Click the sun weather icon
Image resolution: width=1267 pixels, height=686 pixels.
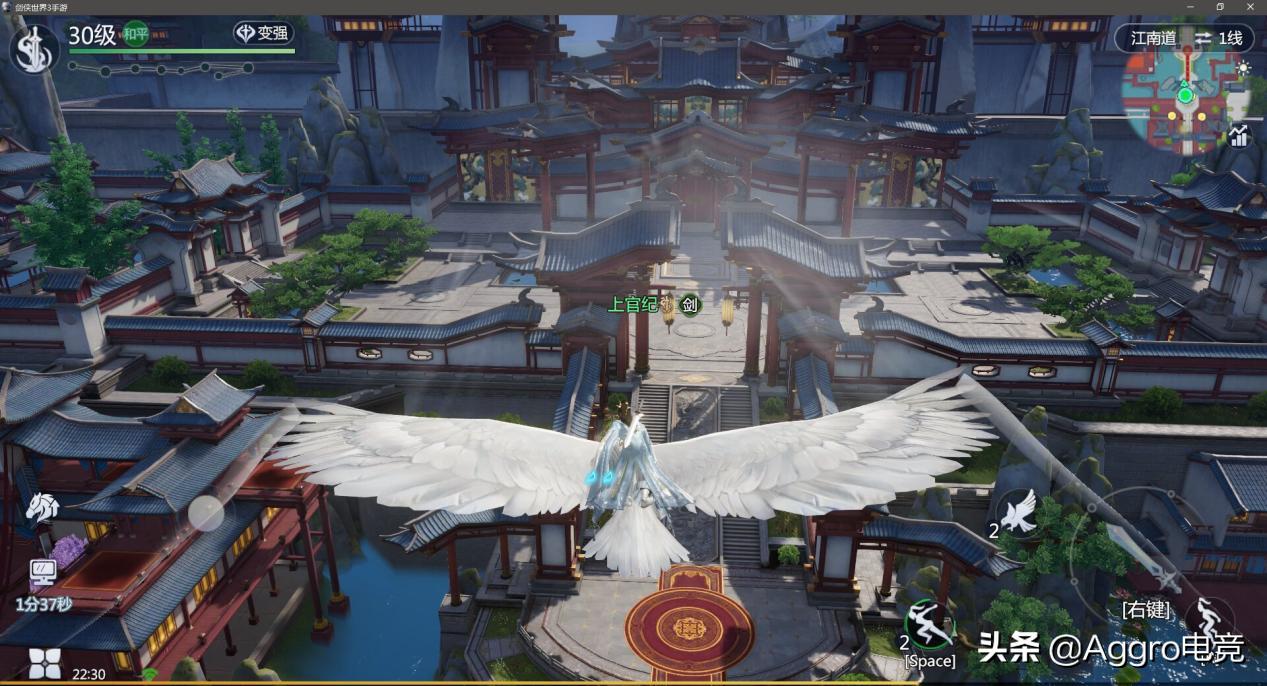pos(1243,68)
